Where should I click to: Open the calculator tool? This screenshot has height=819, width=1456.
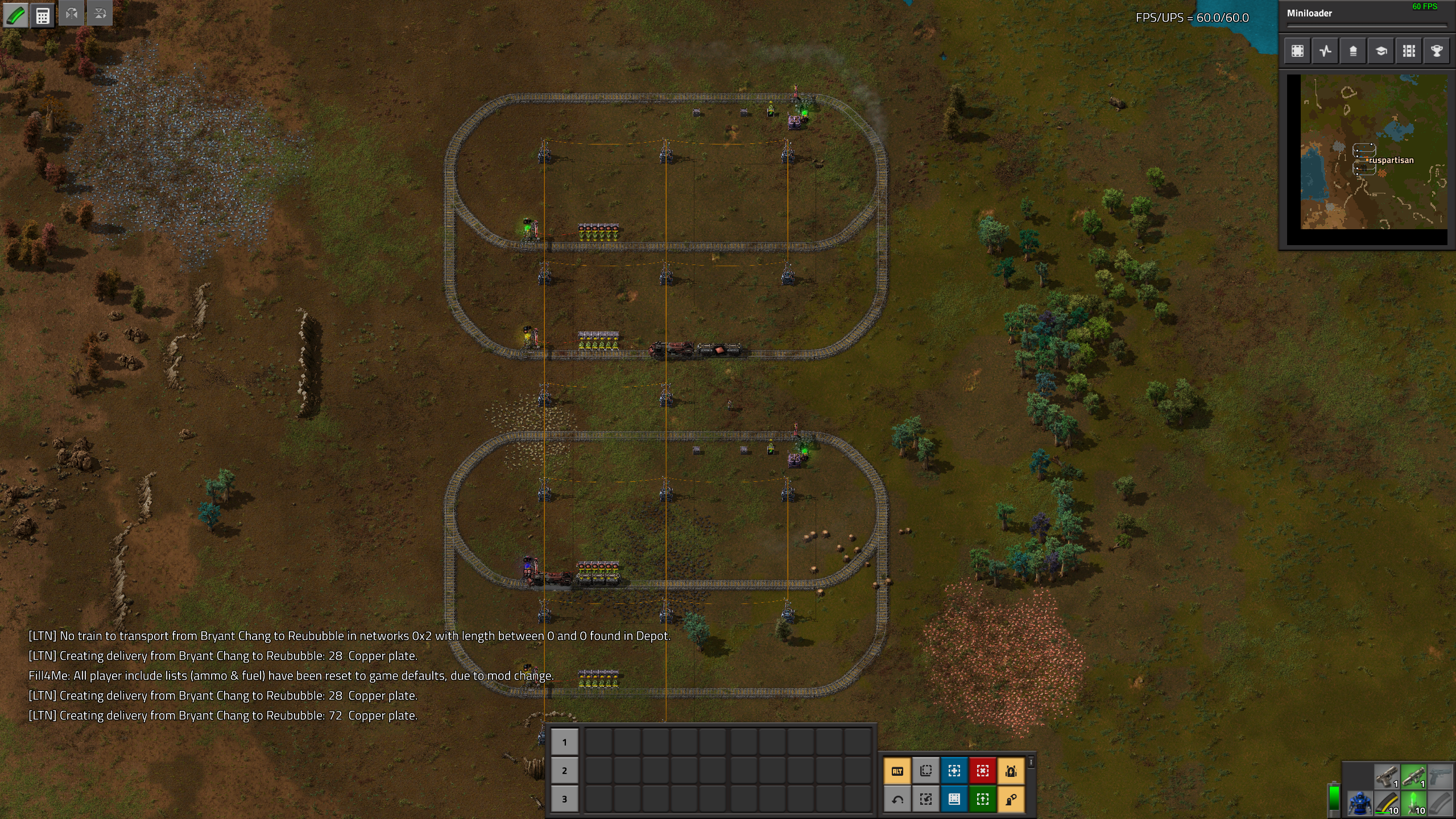coord(43,15)
